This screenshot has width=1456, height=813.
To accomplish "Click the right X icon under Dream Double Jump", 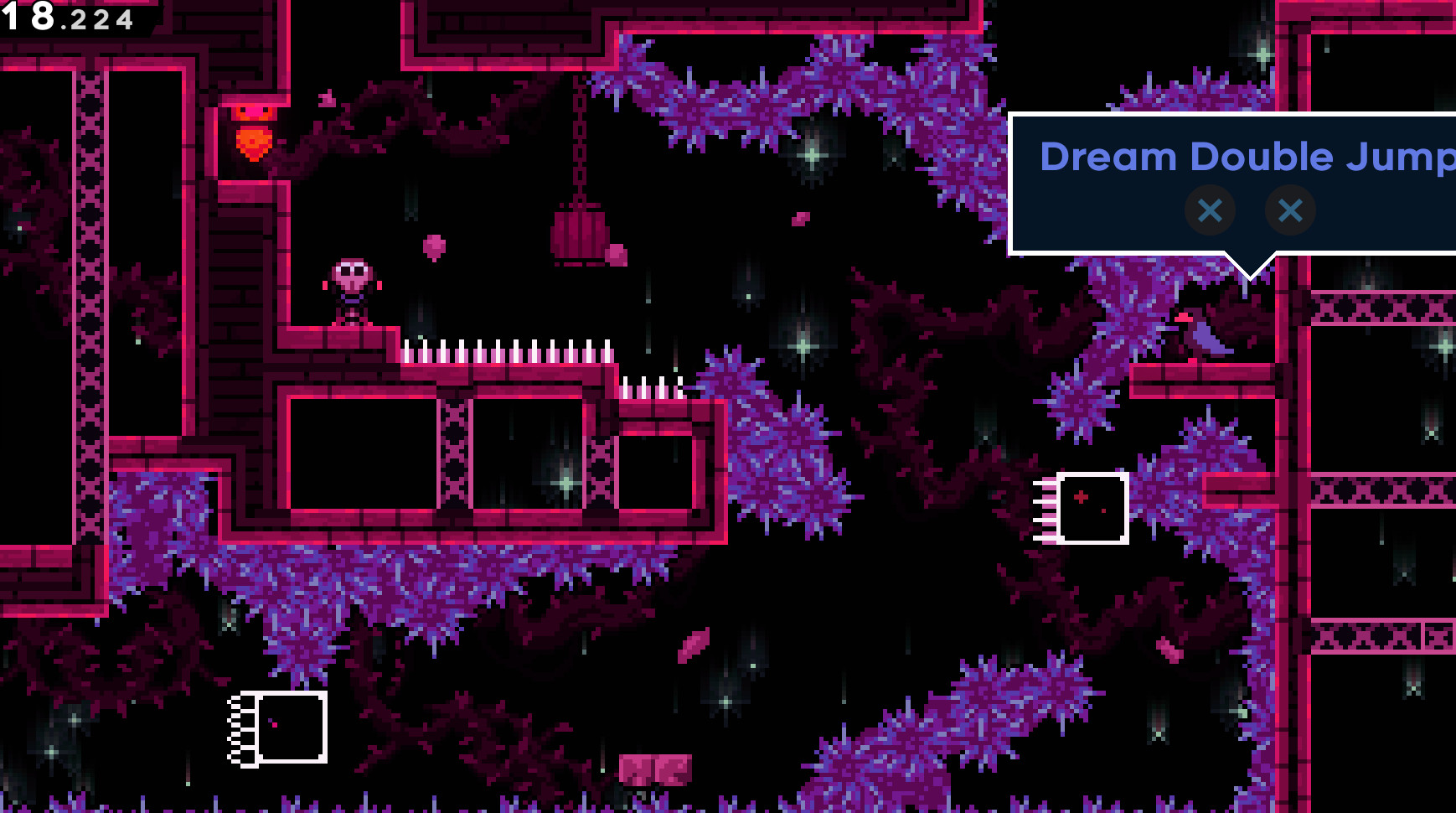I will [x=1289, y=210].
